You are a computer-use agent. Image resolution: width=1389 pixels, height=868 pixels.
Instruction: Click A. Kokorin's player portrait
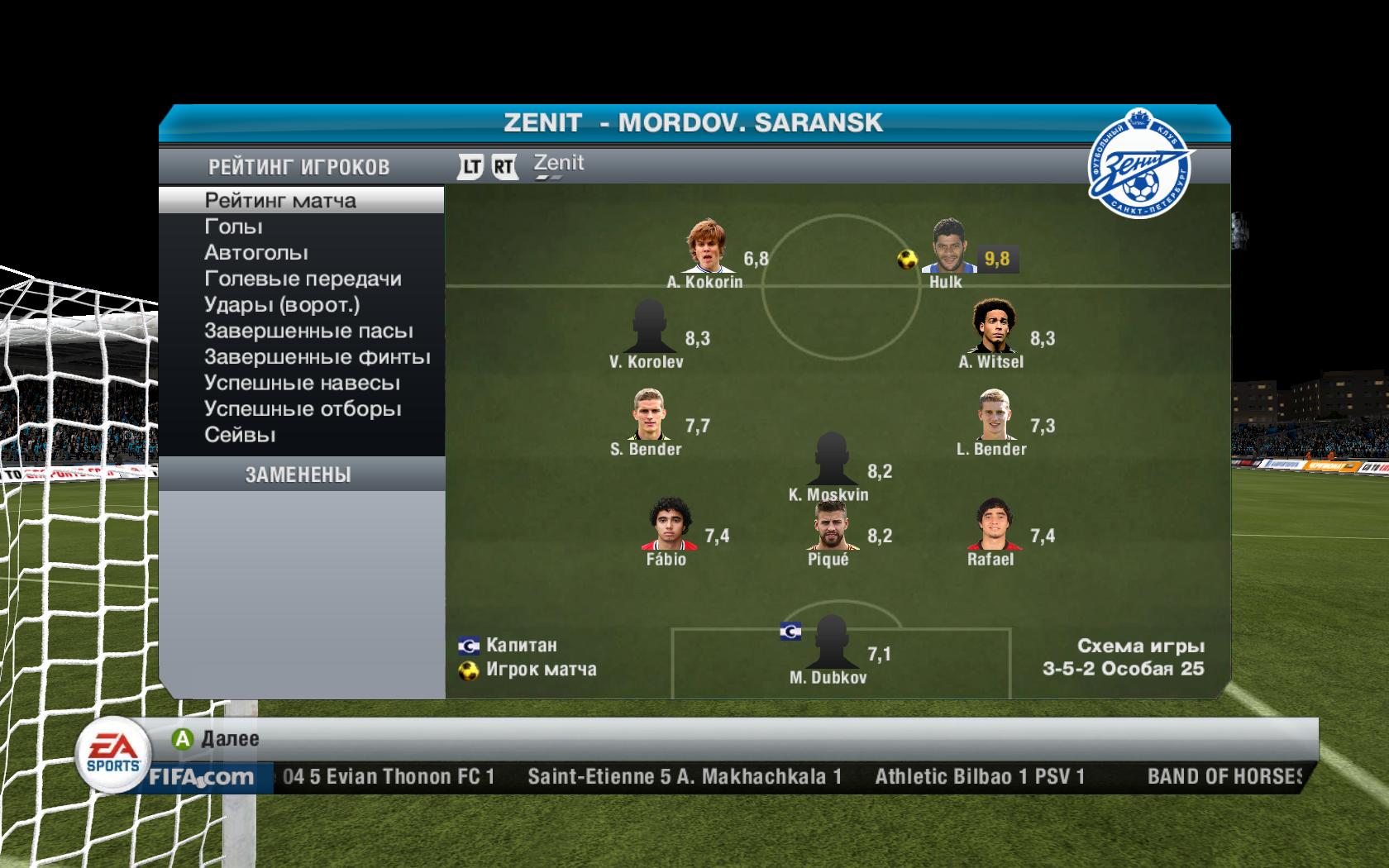(x=705, y=246)
